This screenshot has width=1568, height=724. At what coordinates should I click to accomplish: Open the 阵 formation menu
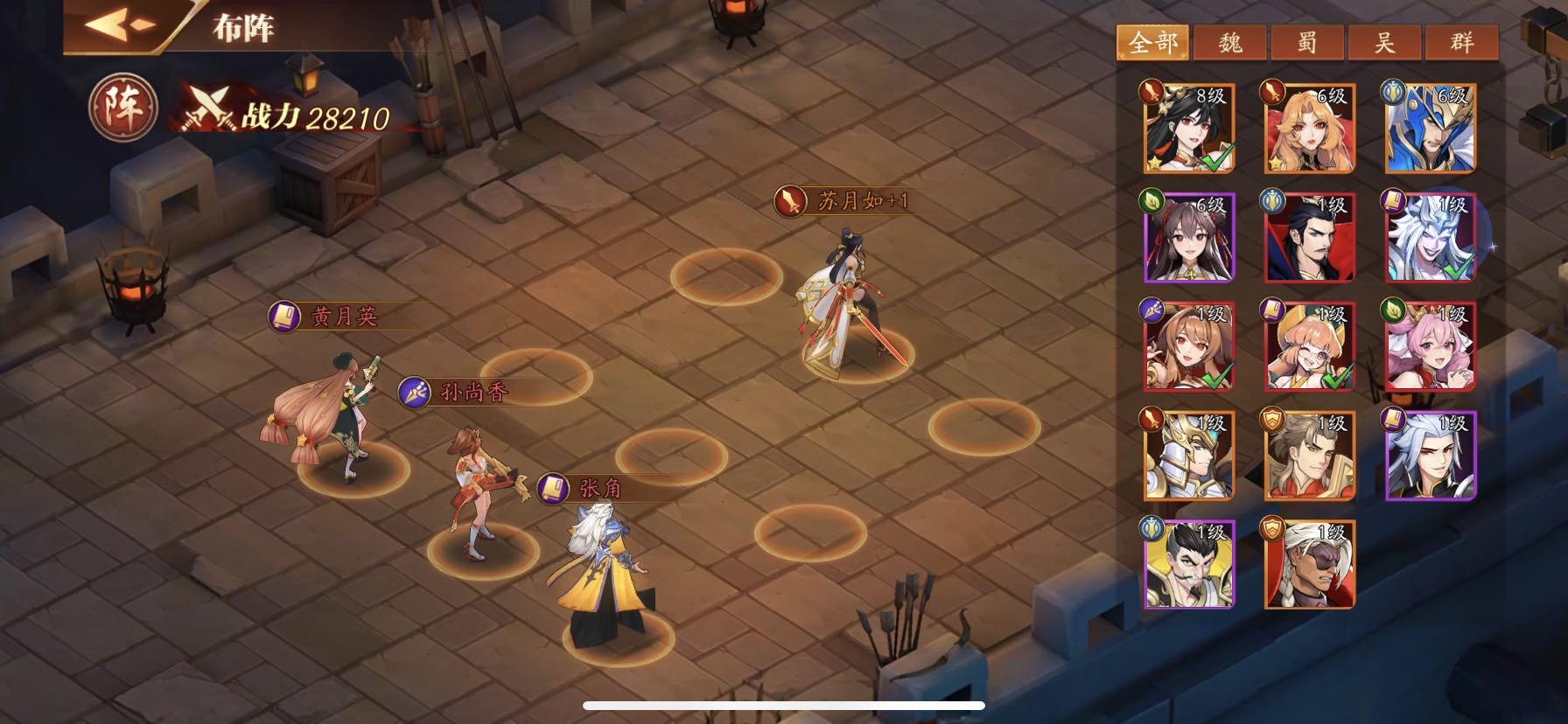coord(122,109)
